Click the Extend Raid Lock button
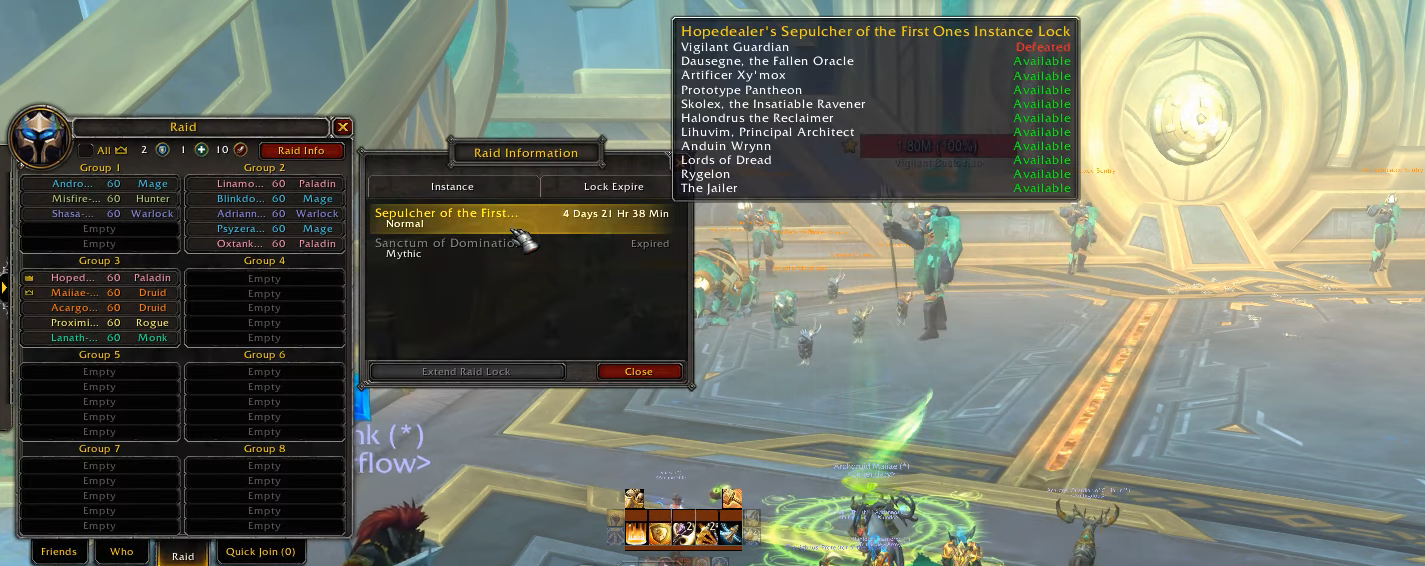 [x=466, y=372]
